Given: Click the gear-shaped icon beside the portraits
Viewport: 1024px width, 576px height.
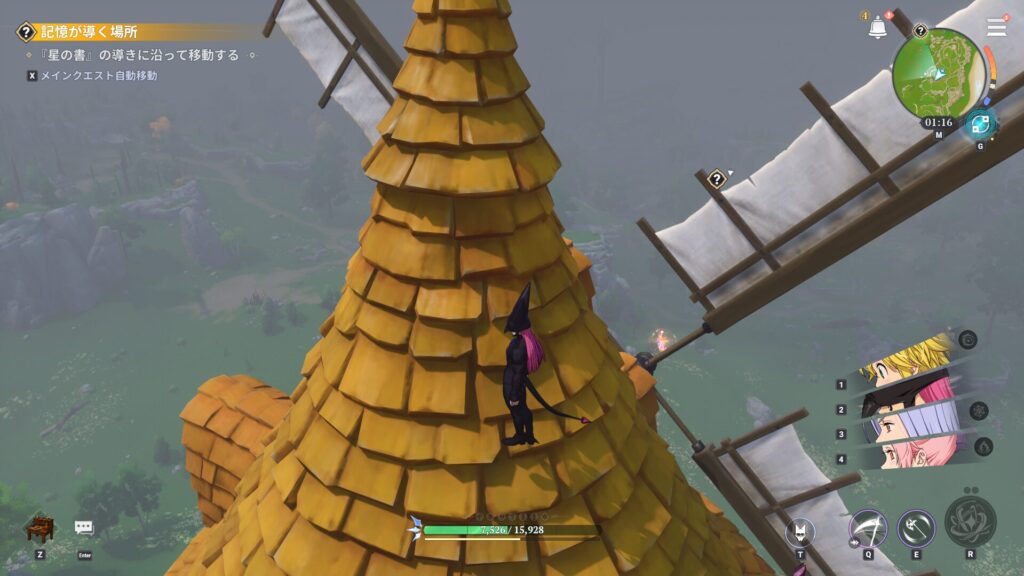Looking at the screenshot, I should tap(978, 410).
